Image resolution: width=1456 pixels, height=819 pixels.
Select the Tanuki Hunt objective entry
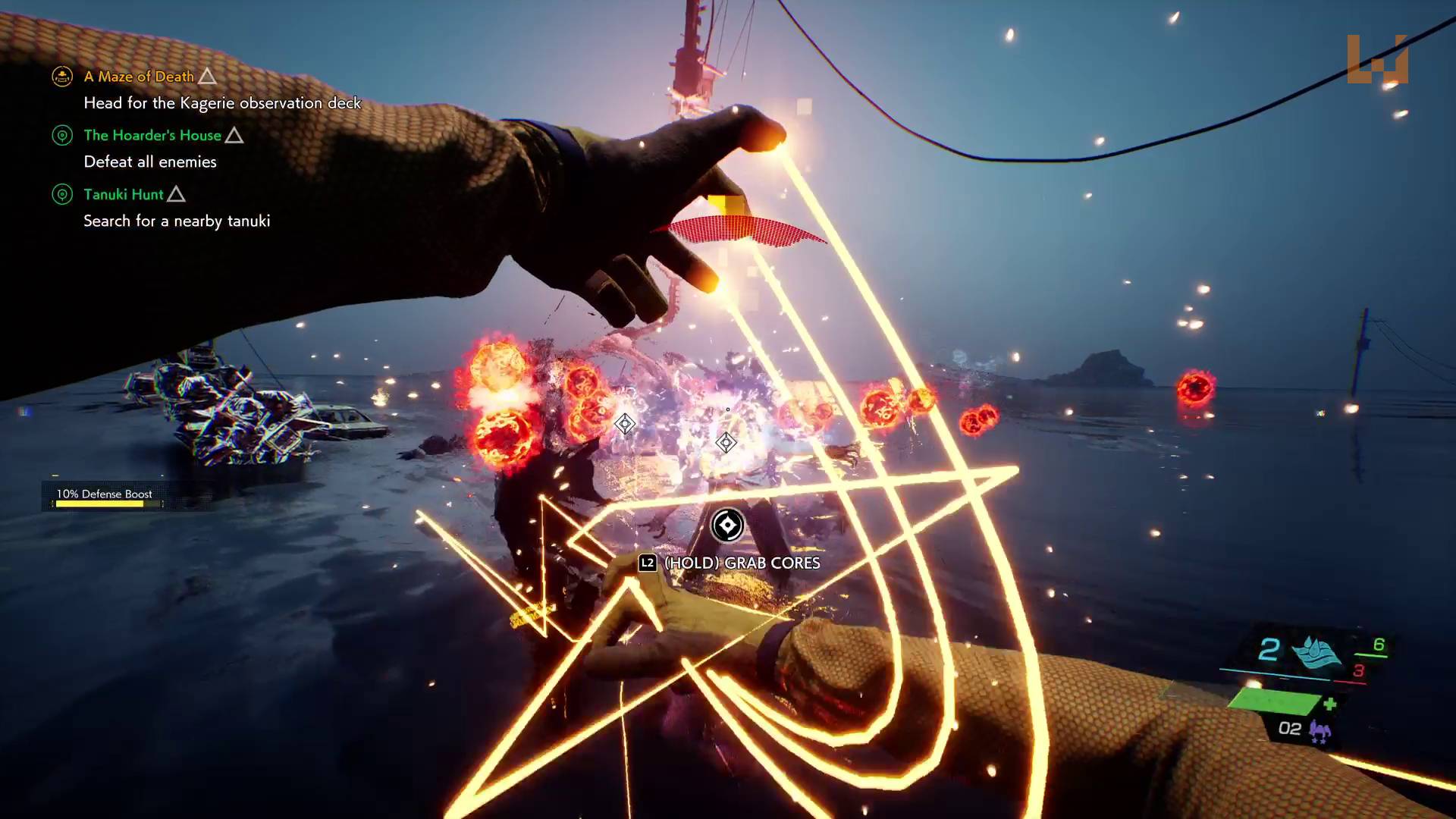coord(124,195)
